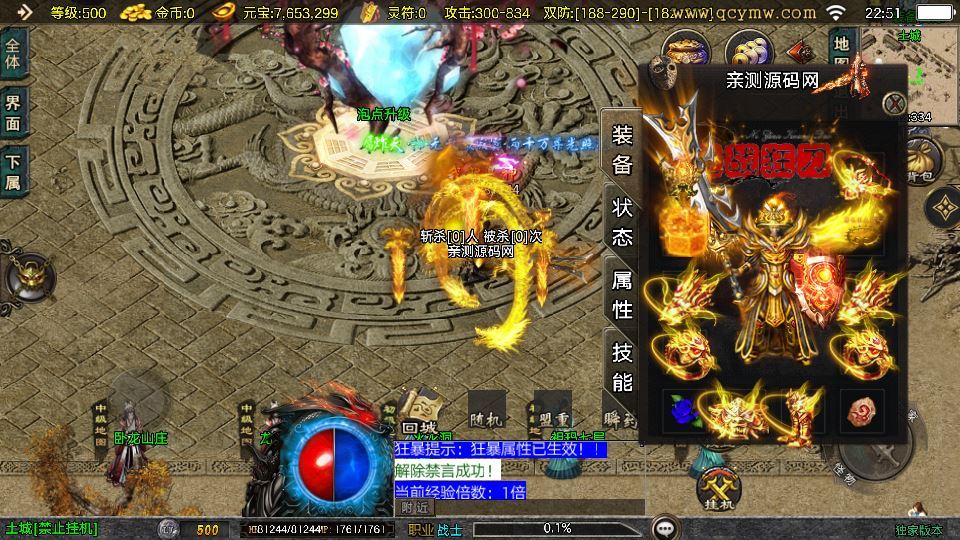
Task: Open the chat bubble button
Action: click(662, 527)
